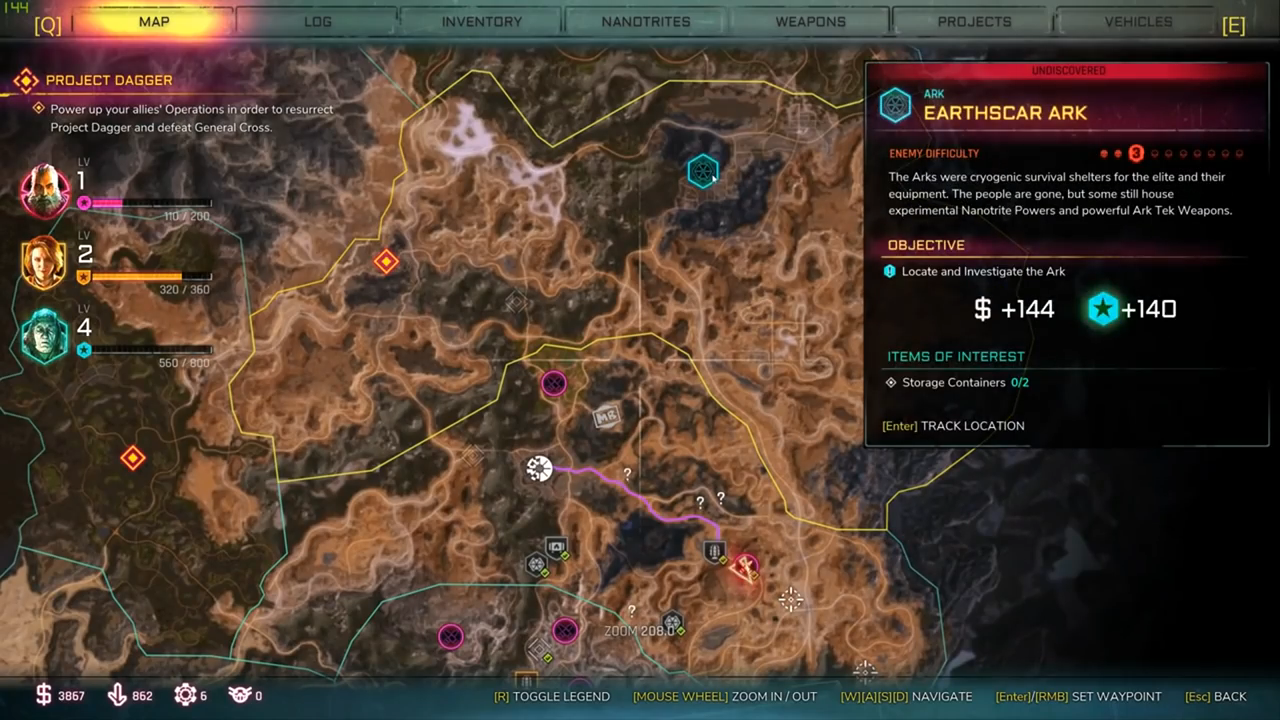Select the level 2 red-haired ally portrait
The width and height of the screenshot is (1280, 720).
(44, 263)
